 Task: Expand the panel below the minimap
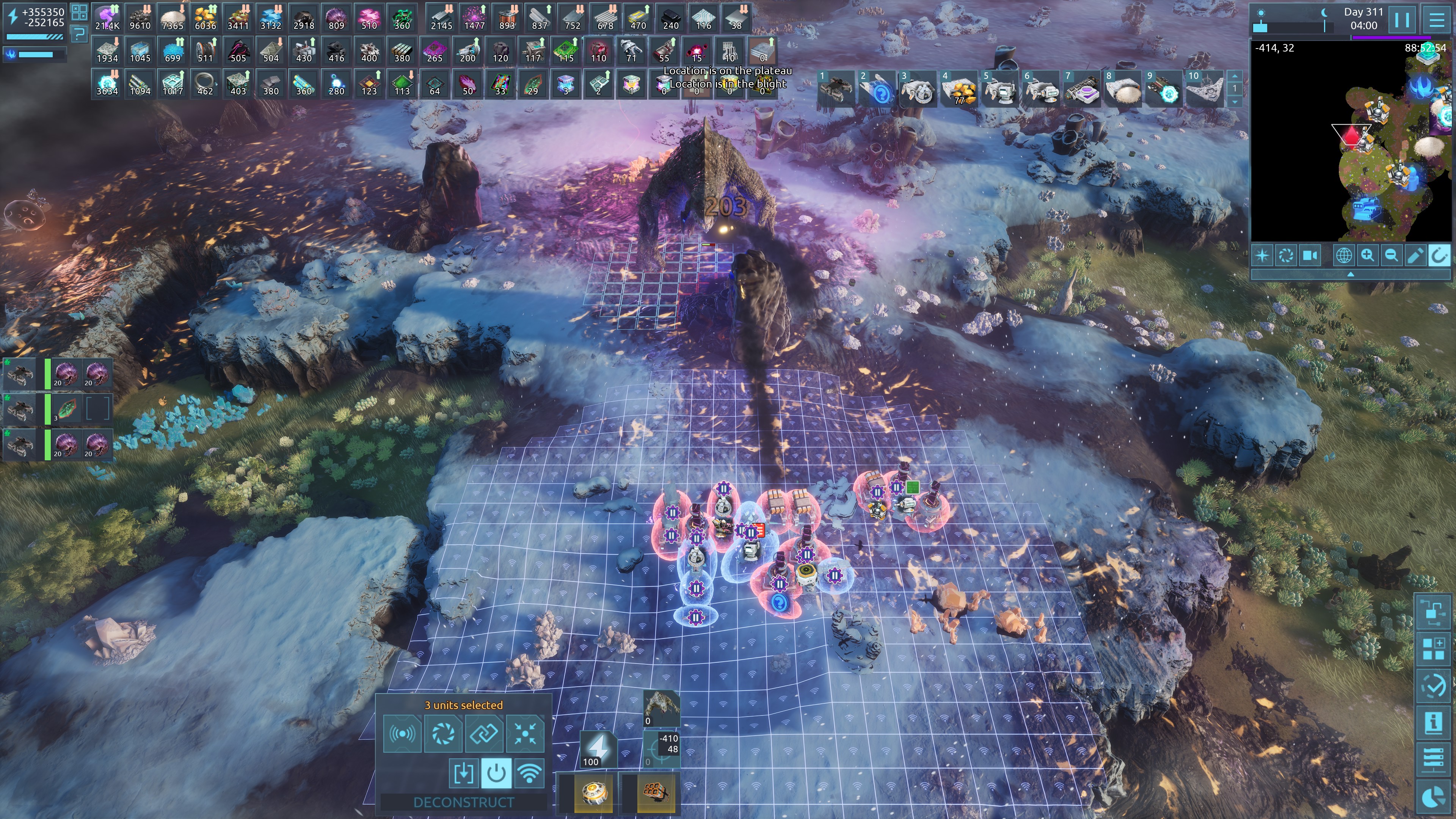1350,274
